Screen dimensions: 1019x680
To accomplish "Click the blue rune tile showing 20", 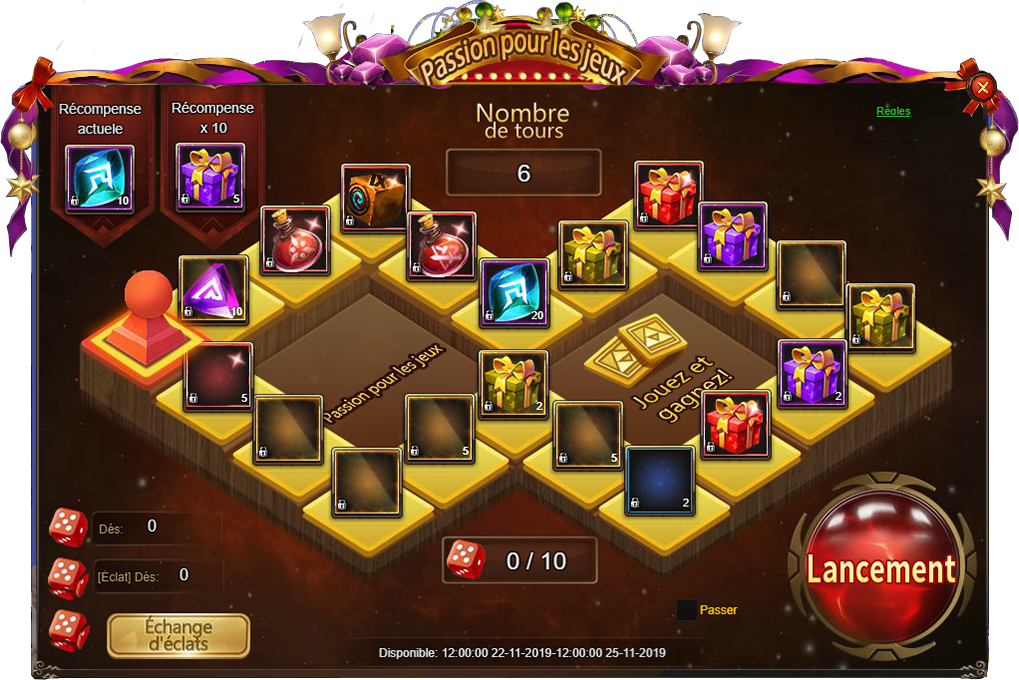I will click(x=515, y=292).
